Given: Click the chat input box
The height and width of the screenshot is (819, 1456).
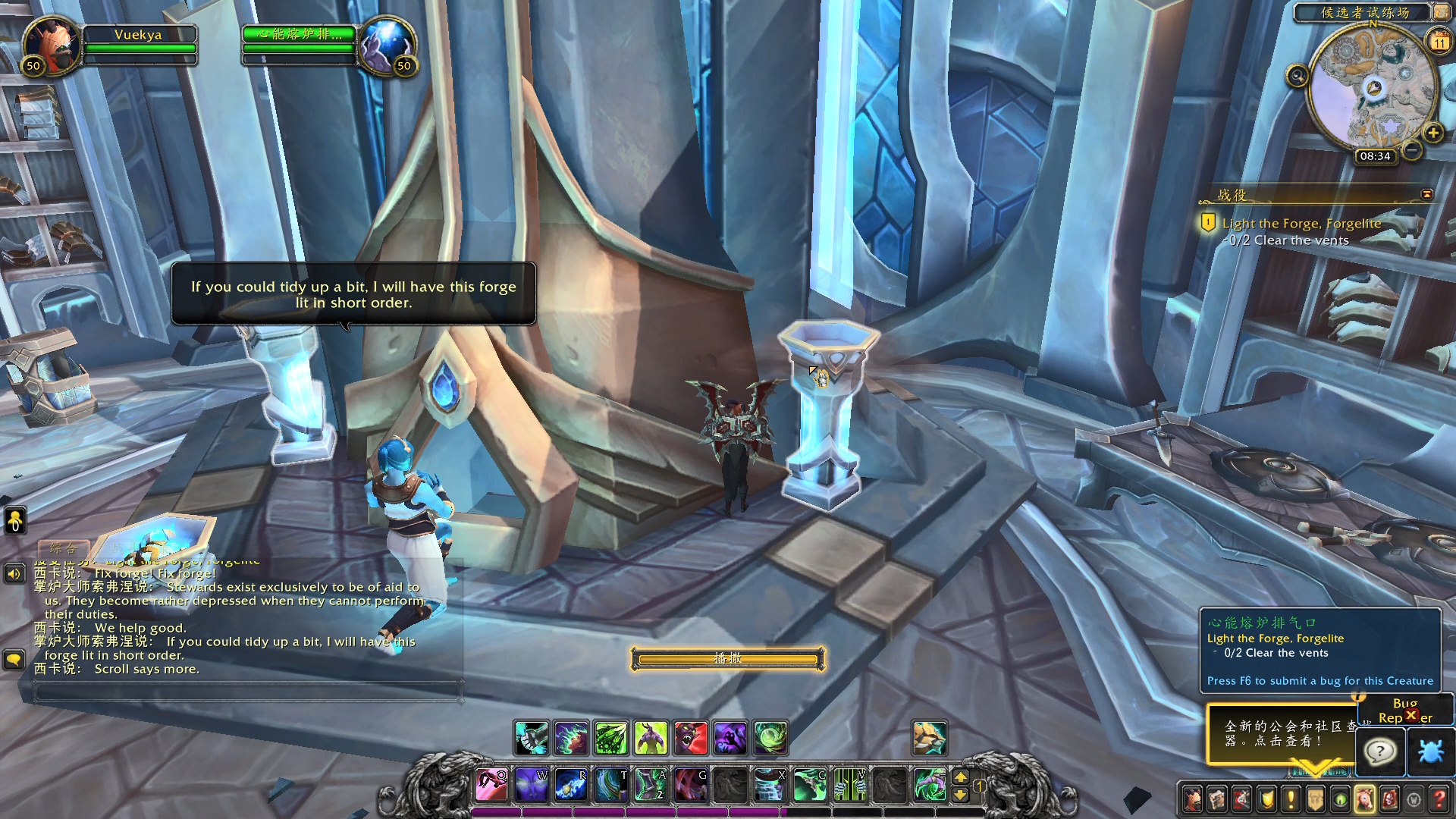Looking at the screenshot, I should point(248,691).
